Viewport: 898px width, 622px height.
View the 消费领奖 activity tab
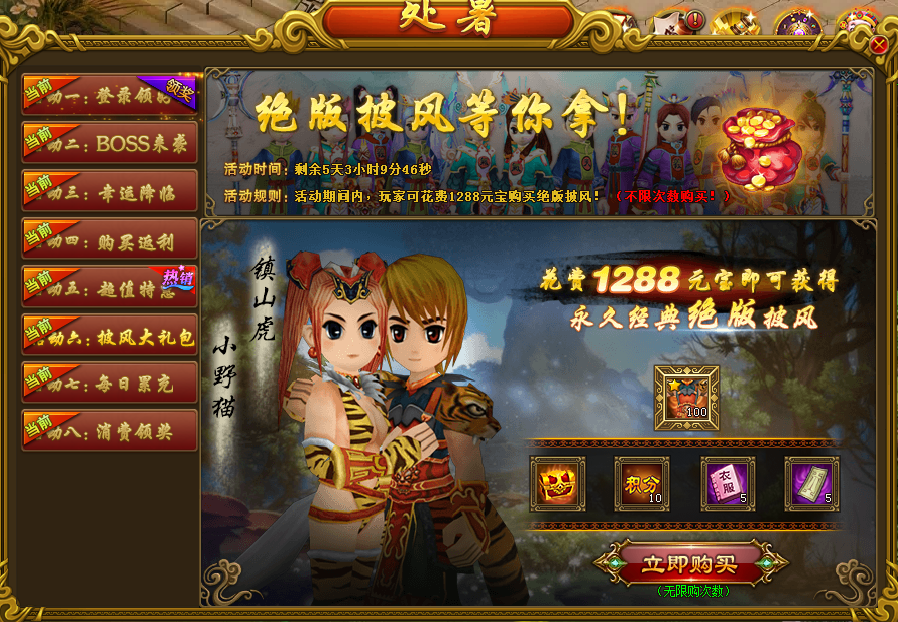tap(110, 430)
